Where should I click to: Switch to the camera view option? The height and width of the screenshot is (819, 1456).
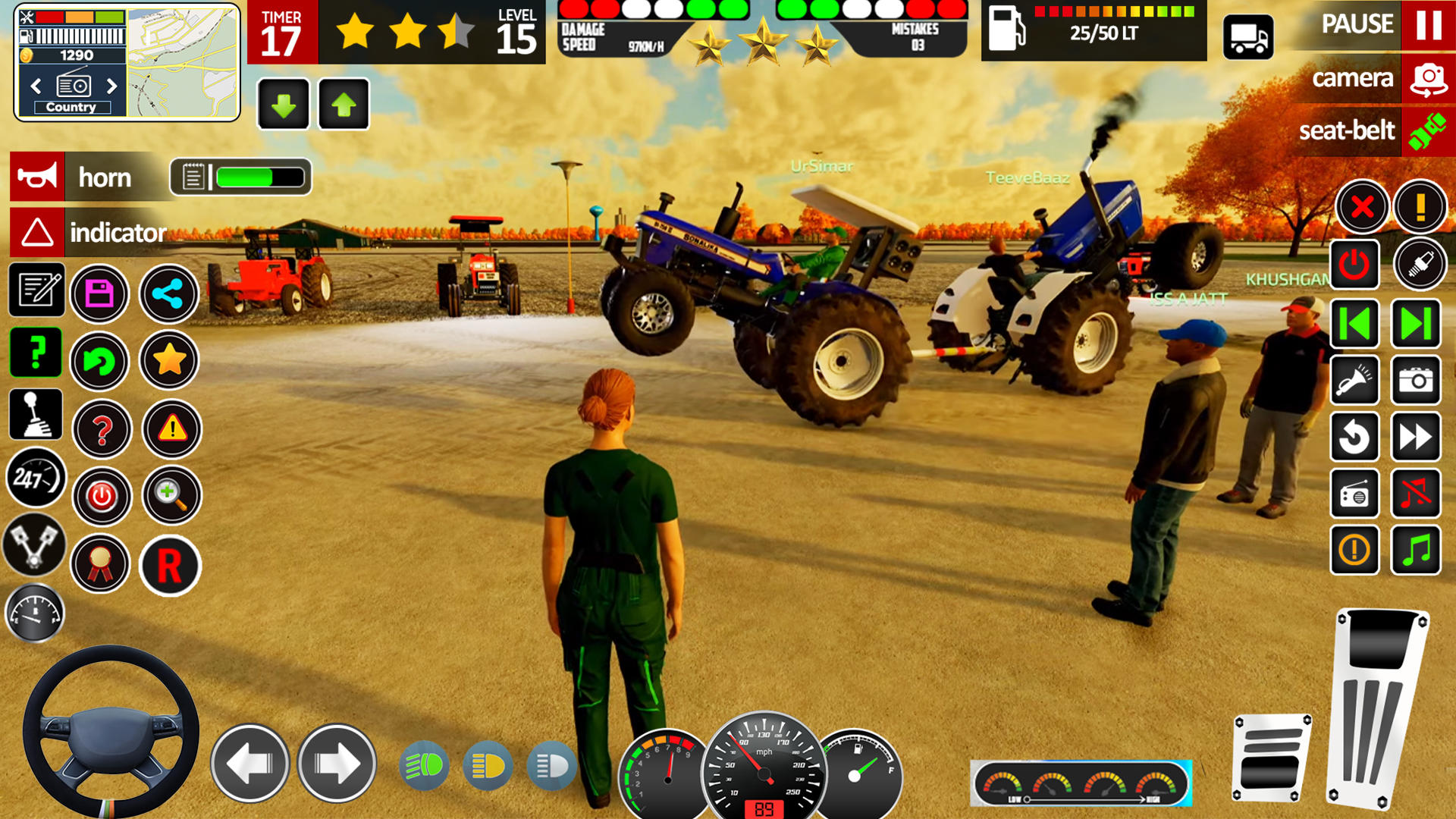click(x=1354, y=78)
